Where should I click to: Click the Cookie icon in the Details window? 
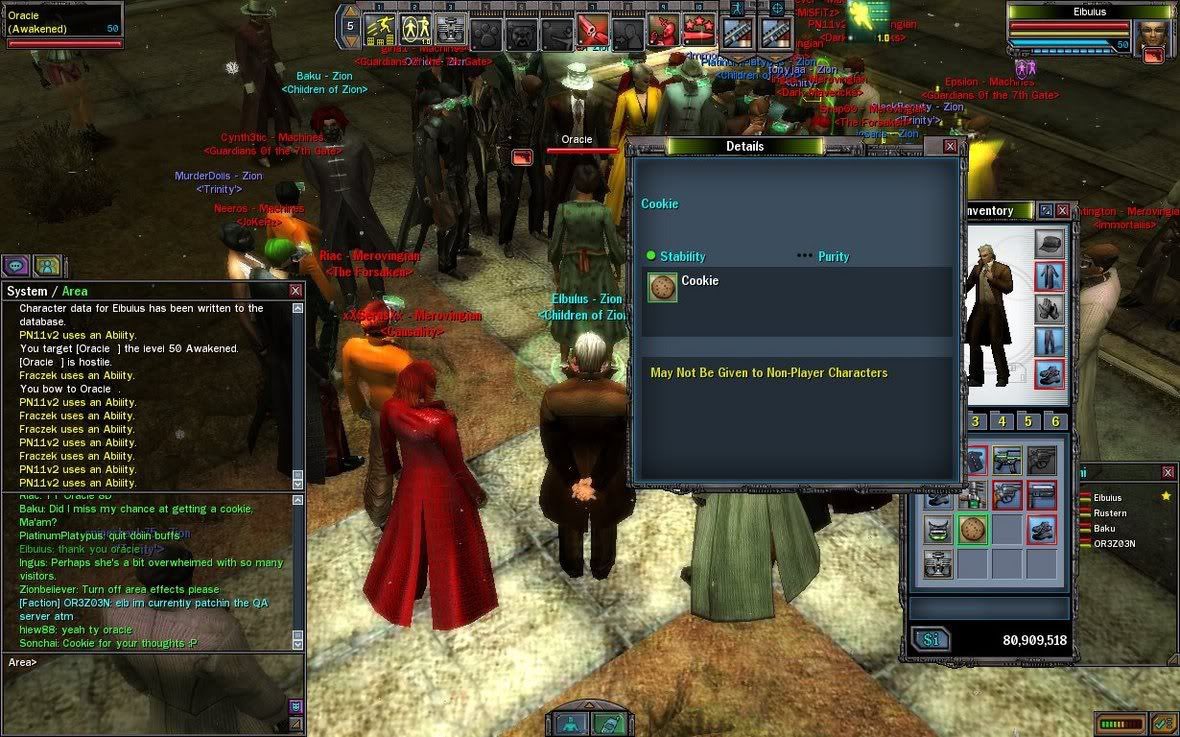[661, 288]
